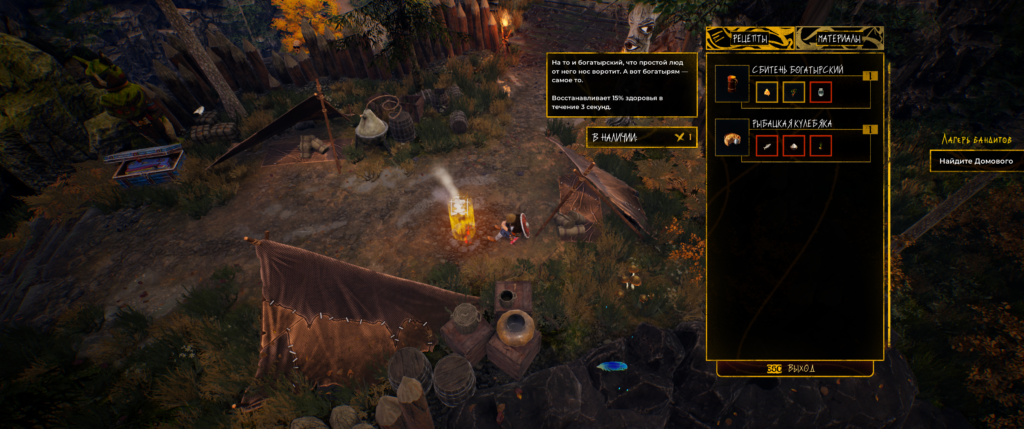Select the Сбитень Богатырский recipe

click(x=797, y=70)
